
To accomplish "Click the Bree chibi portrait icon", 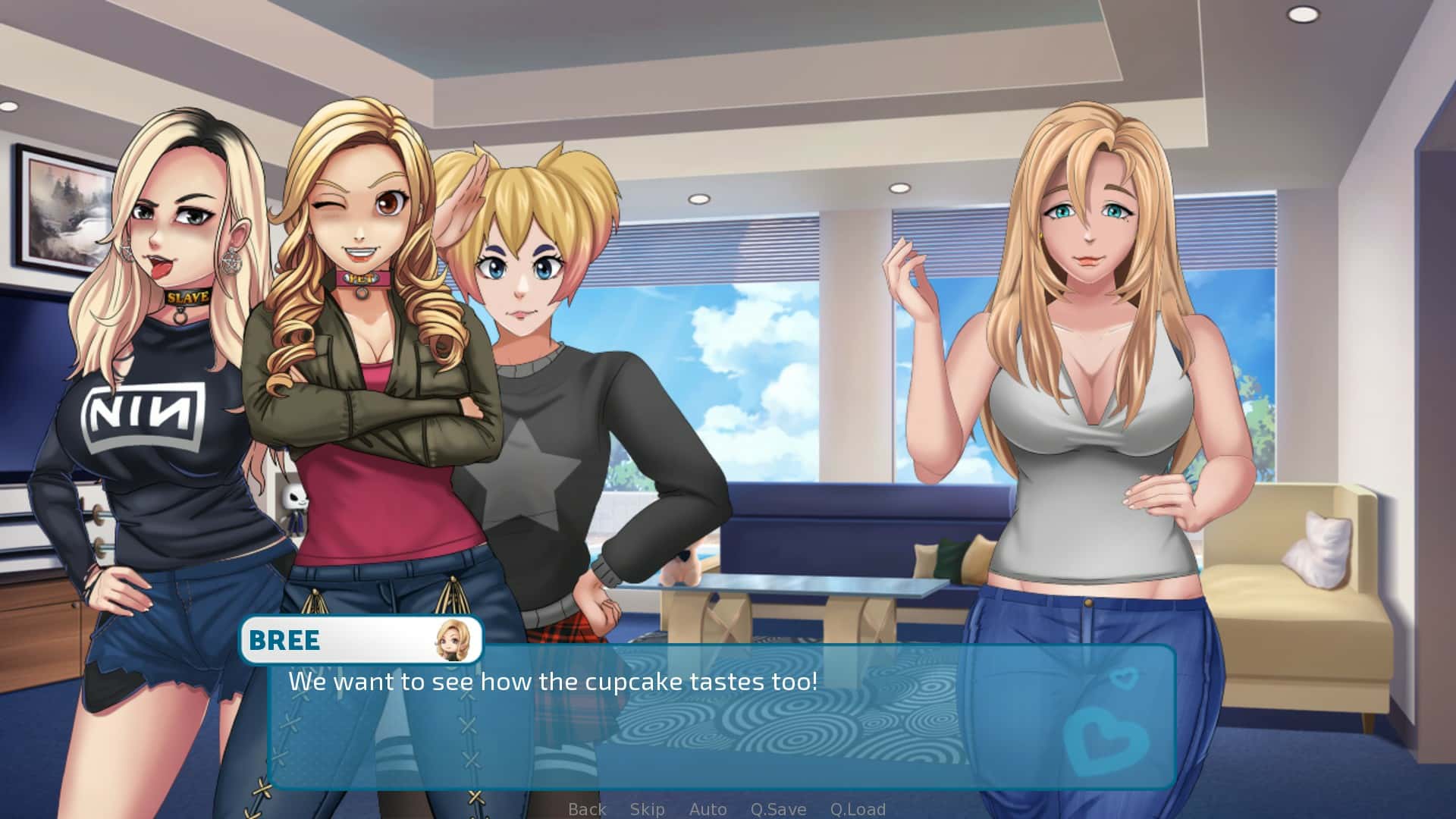I will [449, 641].
